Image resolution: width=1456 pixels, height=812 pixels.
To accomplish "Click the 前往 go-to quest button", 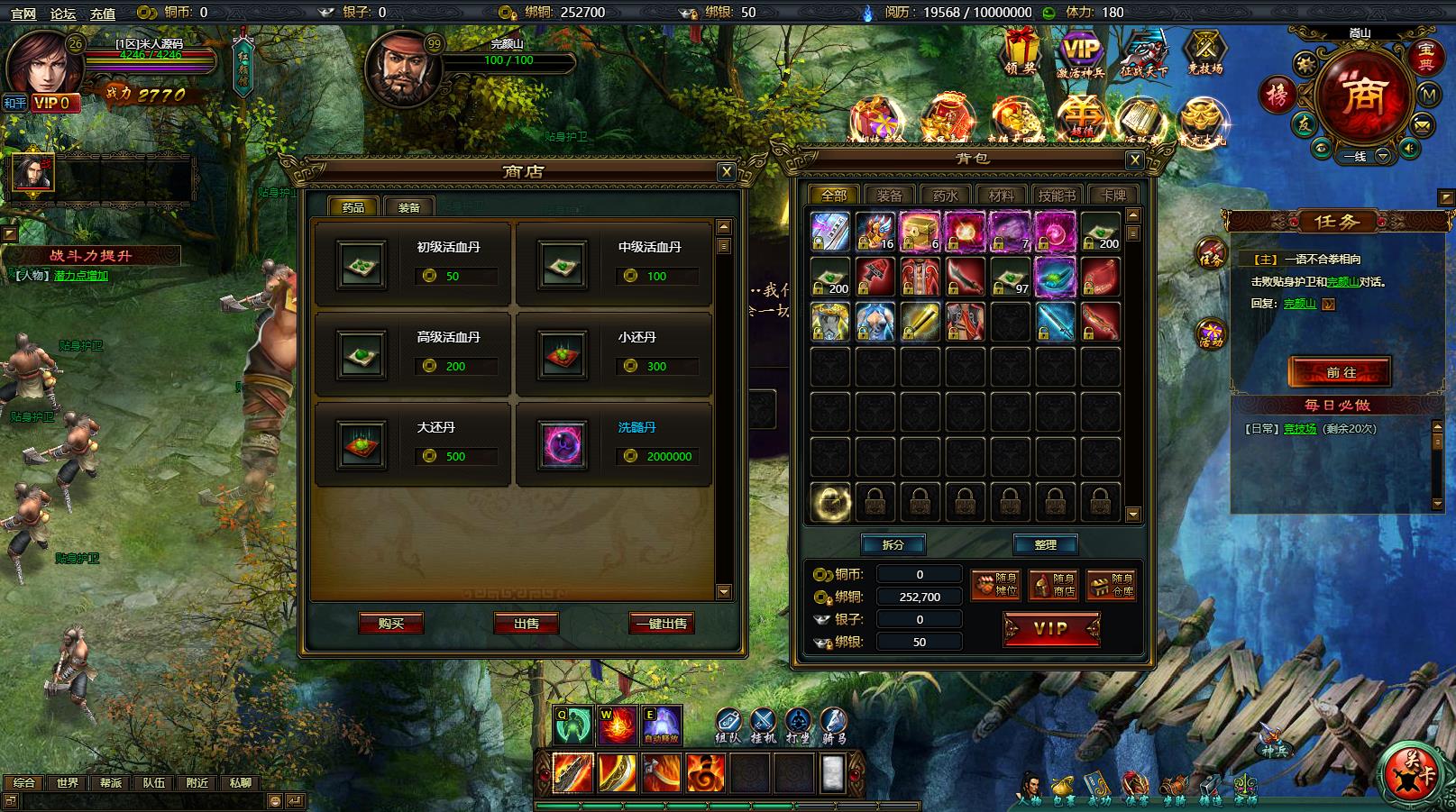I will (1340, 372).
